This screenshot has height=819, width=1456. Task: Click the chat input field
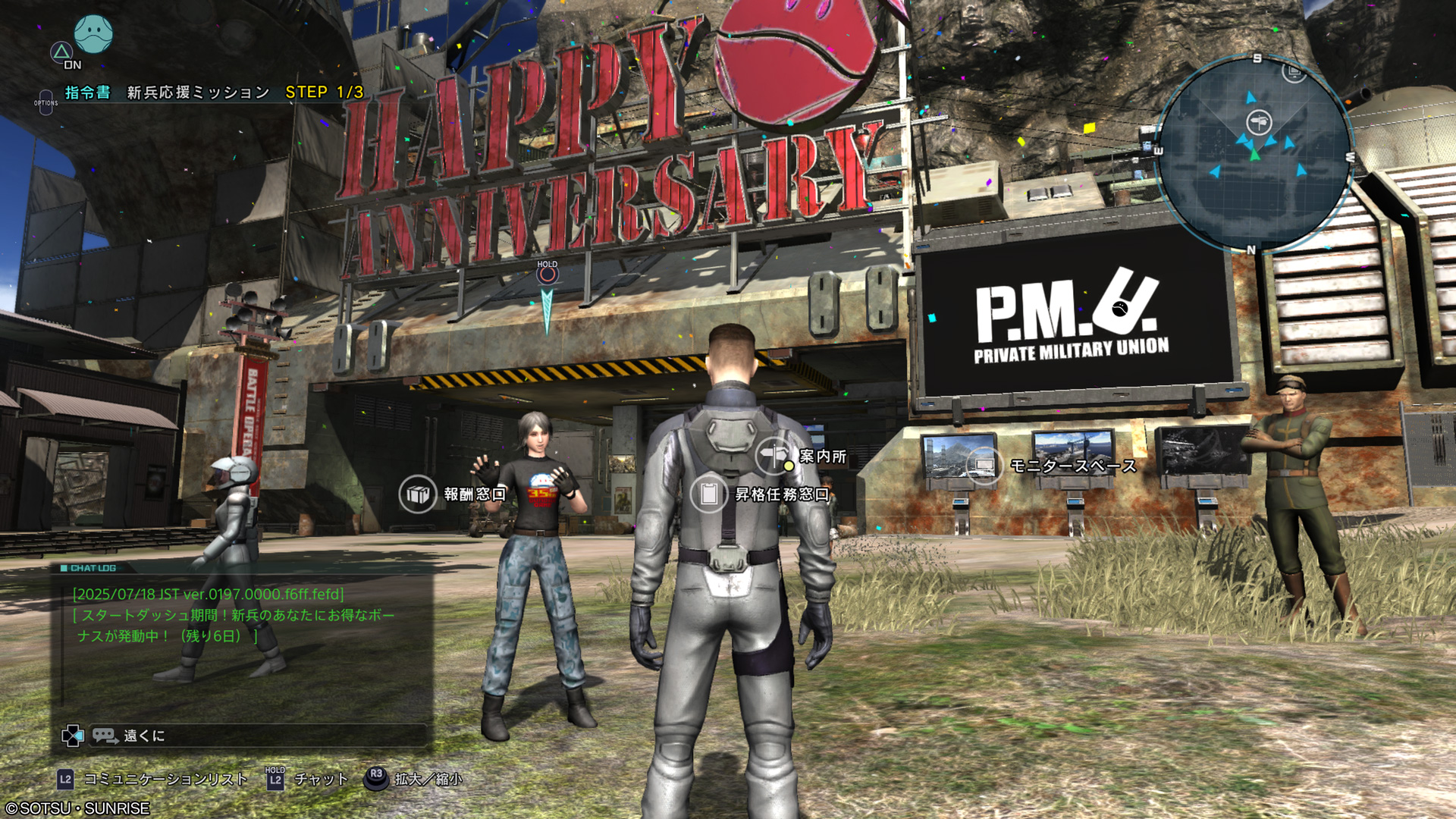[x=258, y=736]
